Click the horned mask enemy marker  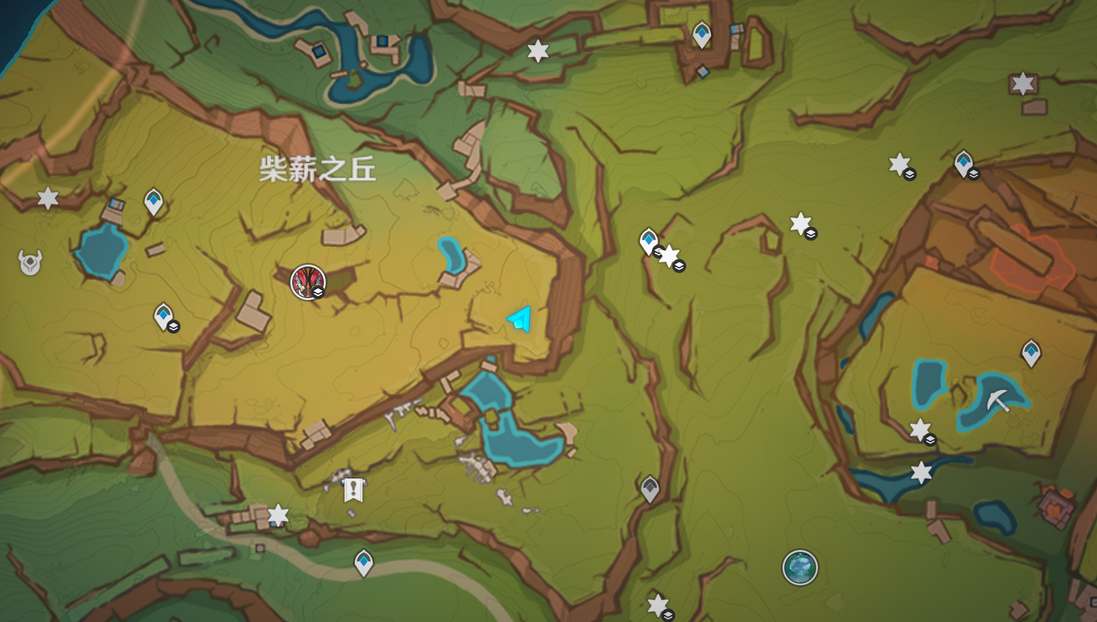point(30,262)
